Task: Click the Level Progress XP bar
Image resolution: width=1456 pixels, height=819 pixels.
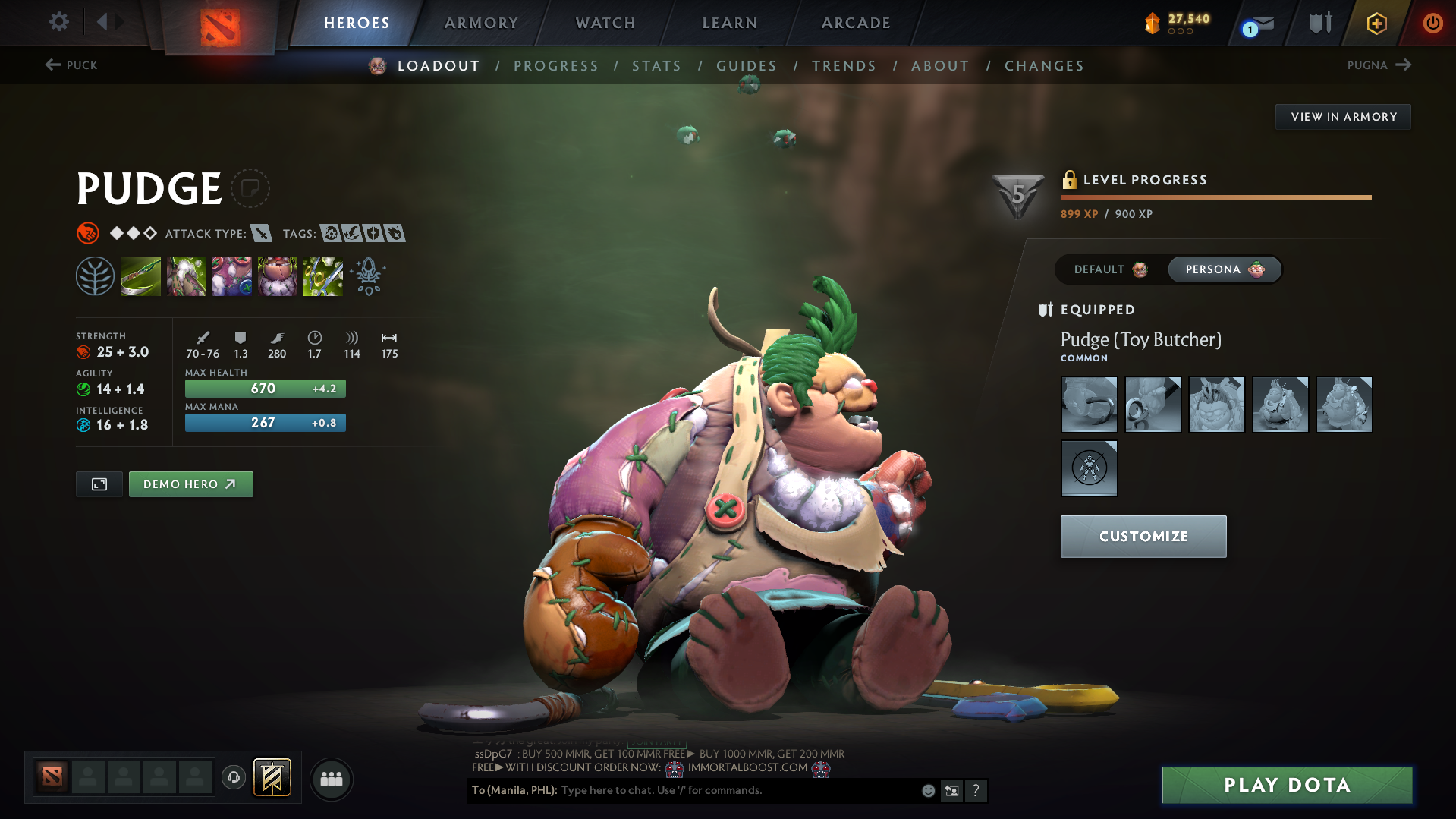Action: click(1214, 197)
